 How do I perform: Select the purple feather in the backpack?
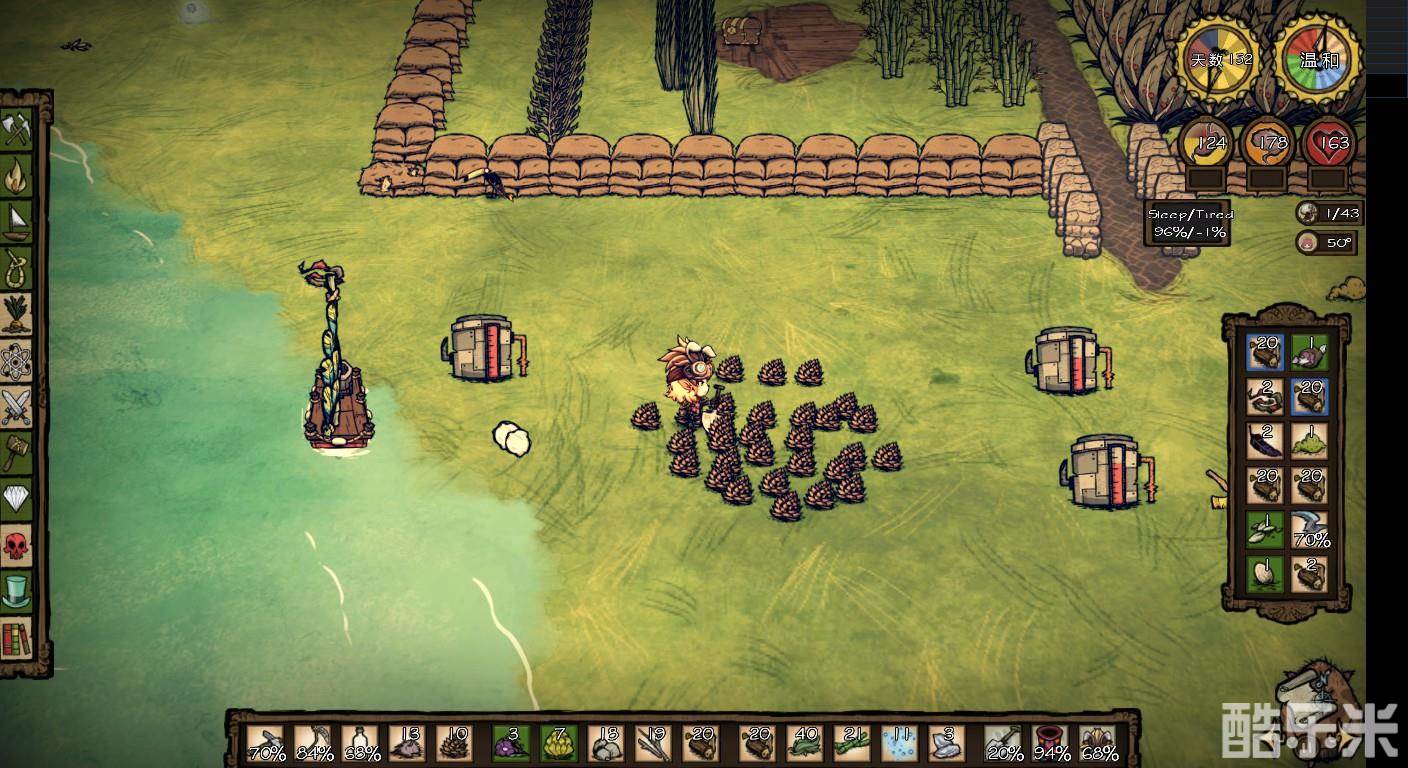(x=1264, y=440)
